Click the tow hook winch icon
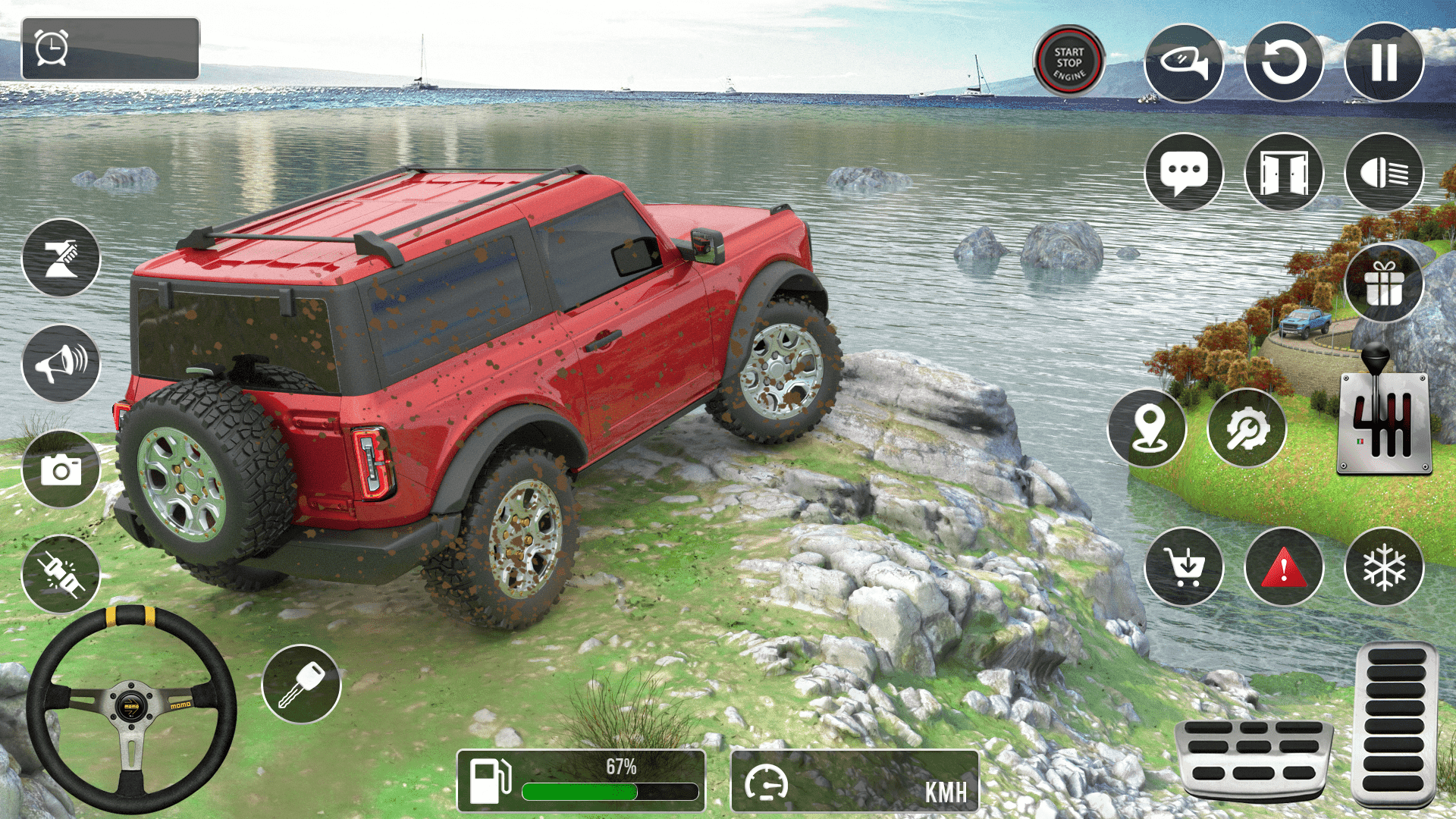Screen dimensions: 1456x819 coord(61,258)
